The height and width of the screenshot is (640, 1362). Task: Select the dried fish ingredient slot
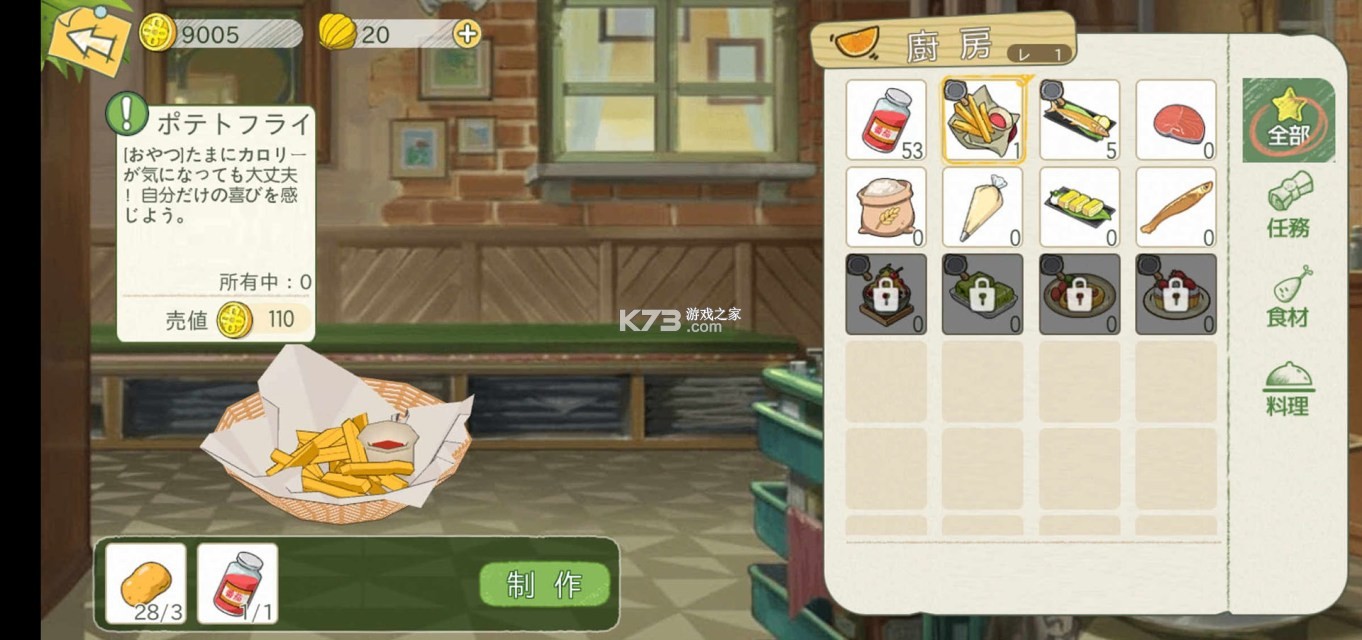[x=1176, y=207]
